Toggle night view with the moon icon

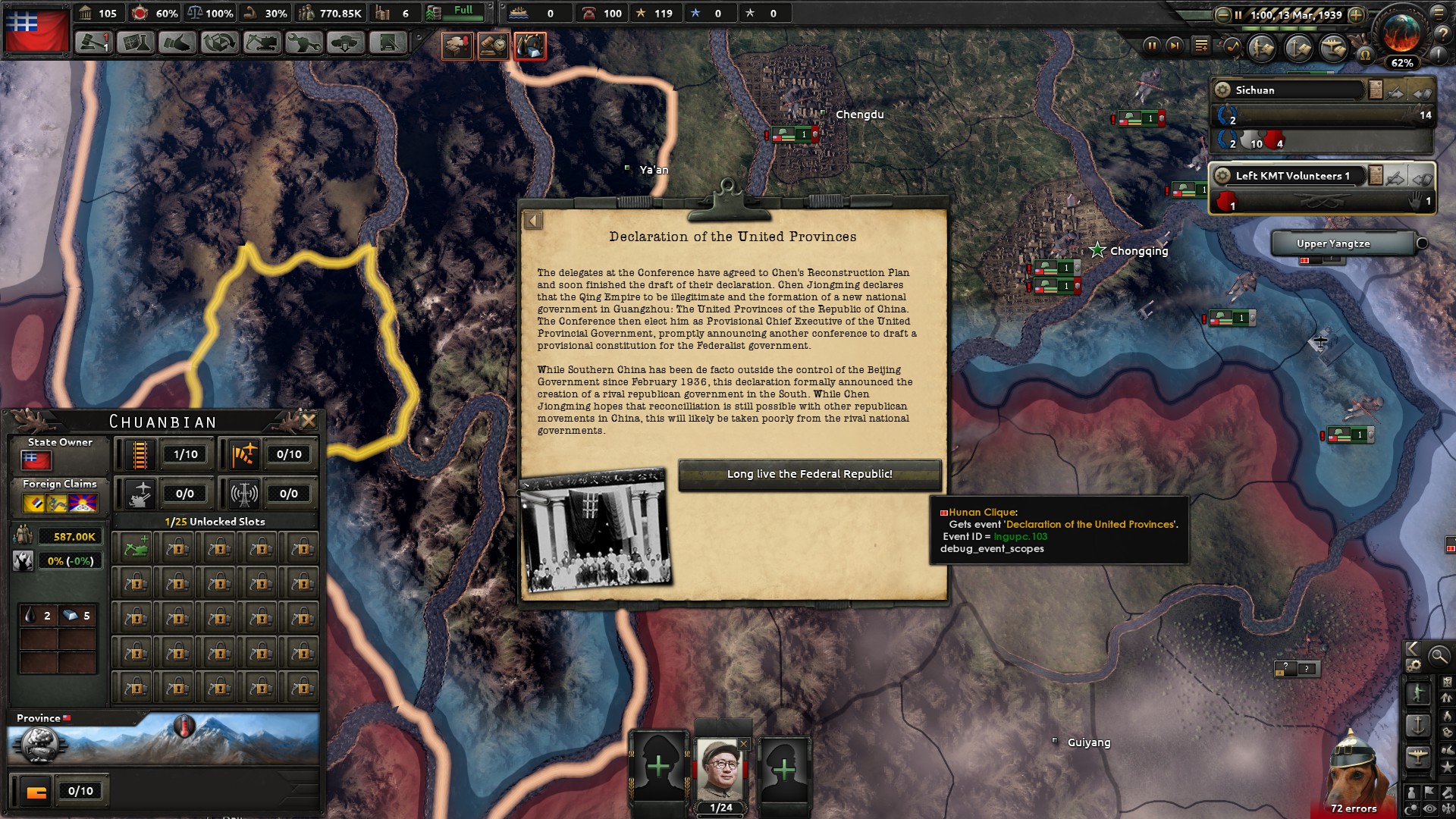point(1410,808)
